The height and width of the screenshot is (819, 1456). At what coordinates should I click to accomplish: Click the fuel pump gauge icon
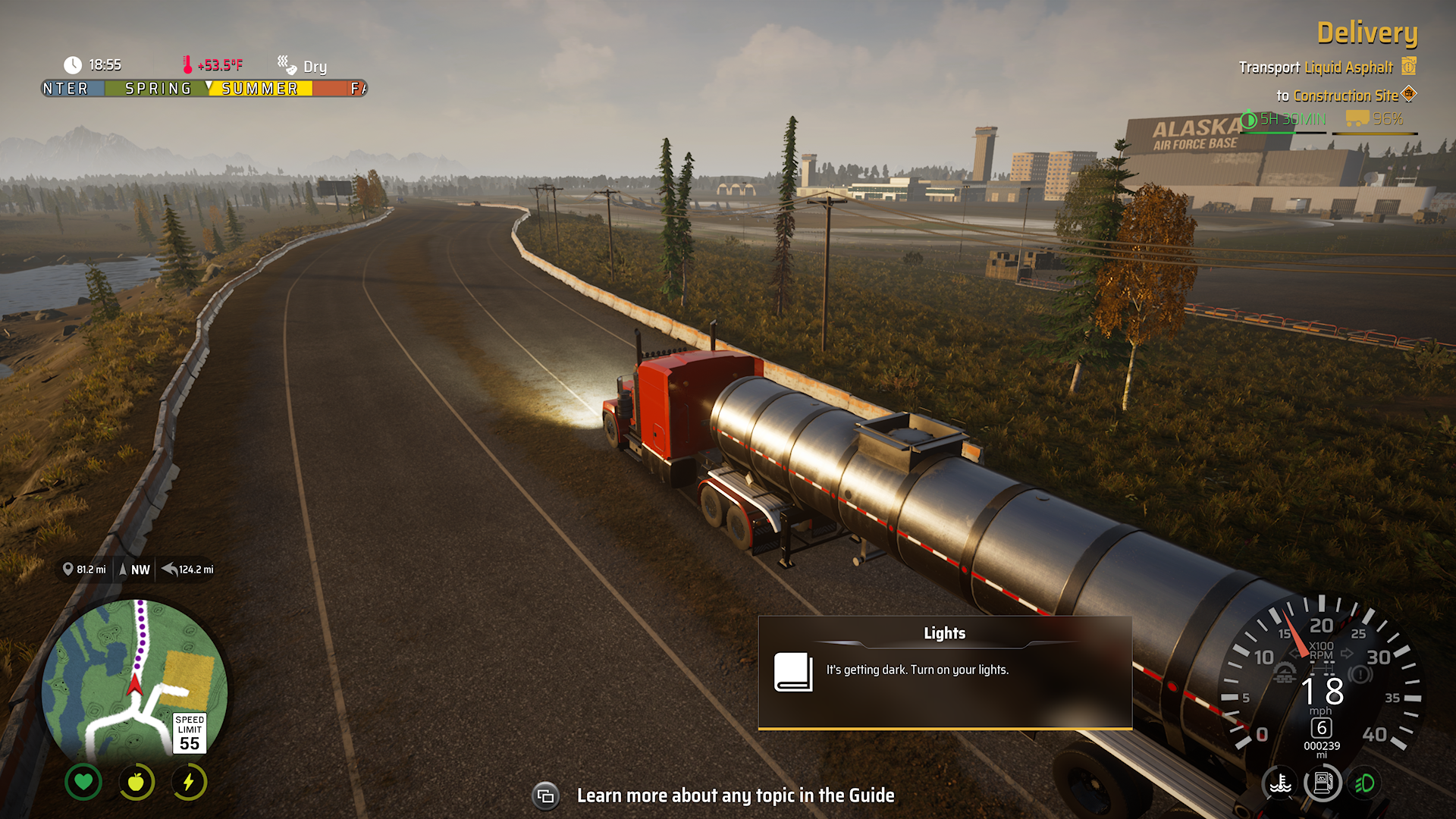coord(1323,783)
